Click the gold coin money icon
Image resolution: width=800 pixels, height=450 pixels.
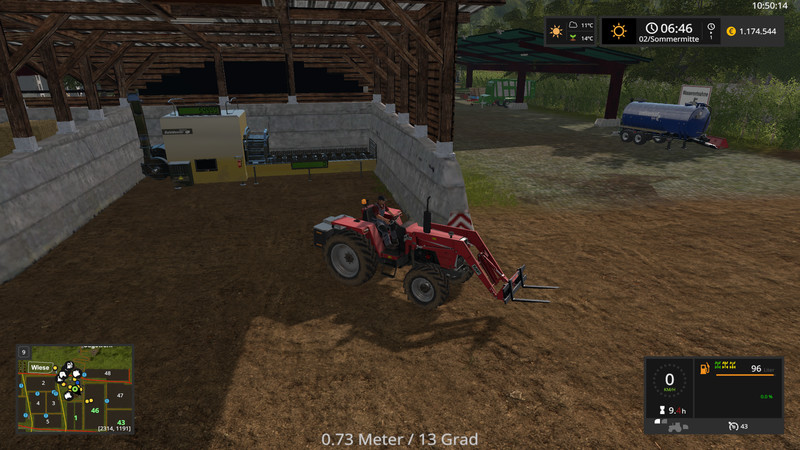click(730, 31)
